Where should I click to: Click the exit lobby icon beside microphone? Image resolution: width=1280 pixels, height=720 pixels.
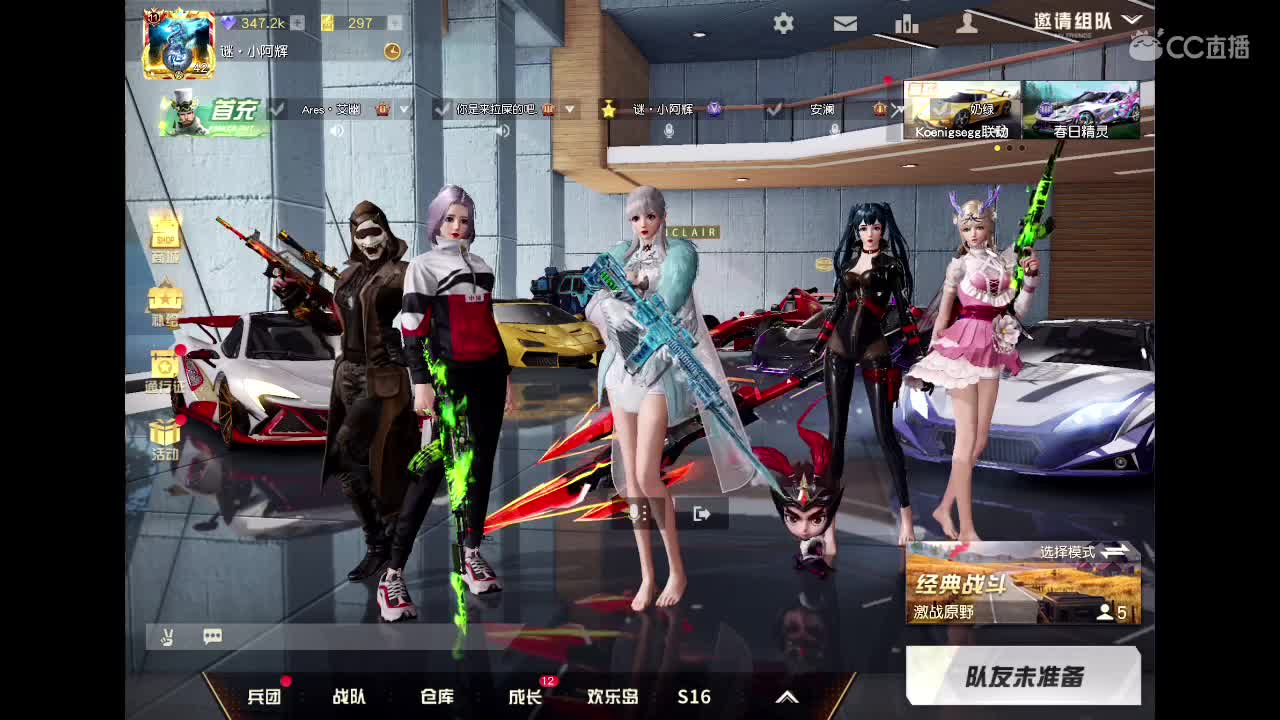click(x=703, y=513)
